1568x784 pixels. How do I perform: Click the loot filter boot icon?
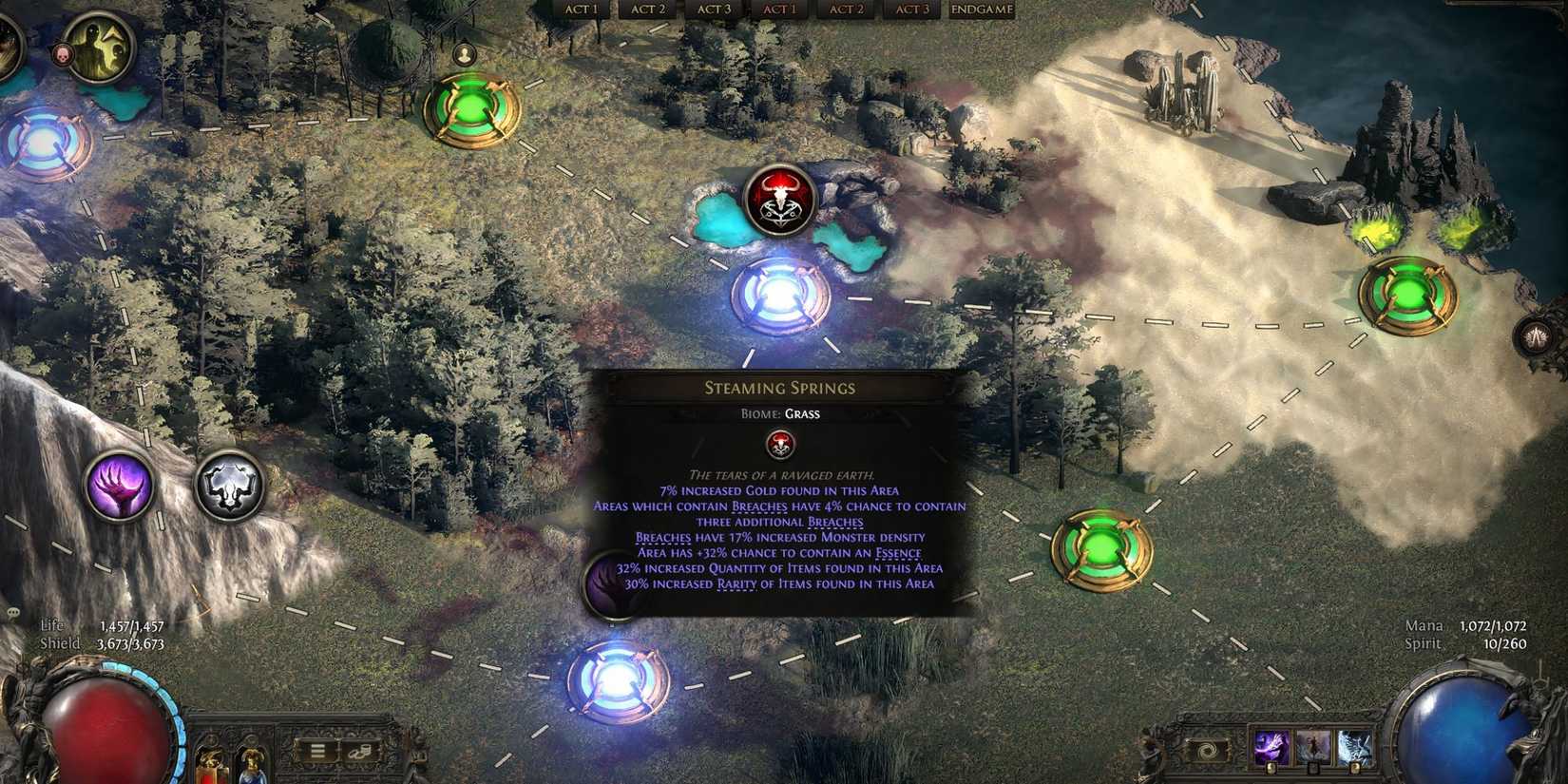(360, 751)
